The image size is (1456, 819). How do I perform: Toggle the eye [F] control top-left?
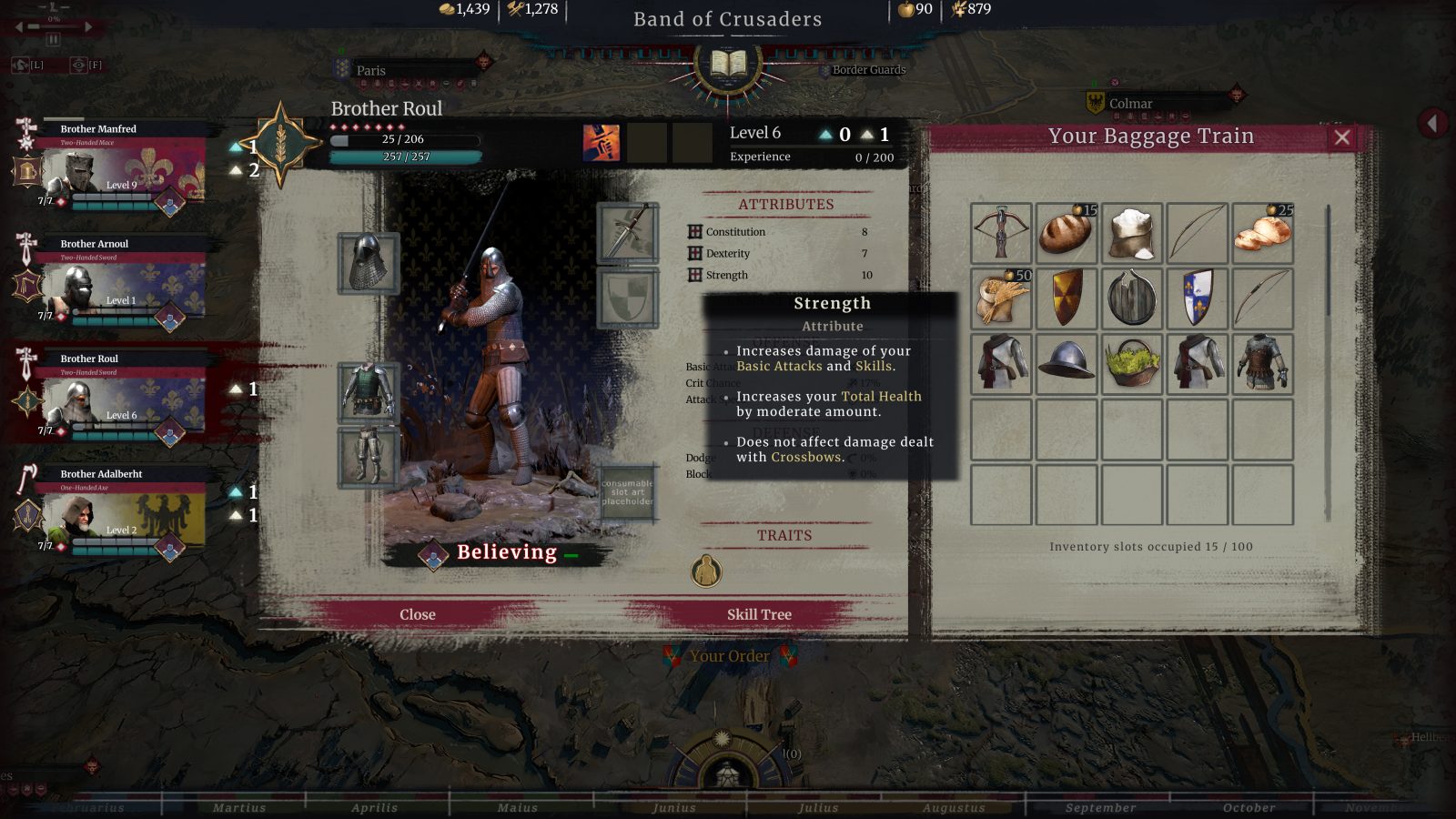[78, 65]
